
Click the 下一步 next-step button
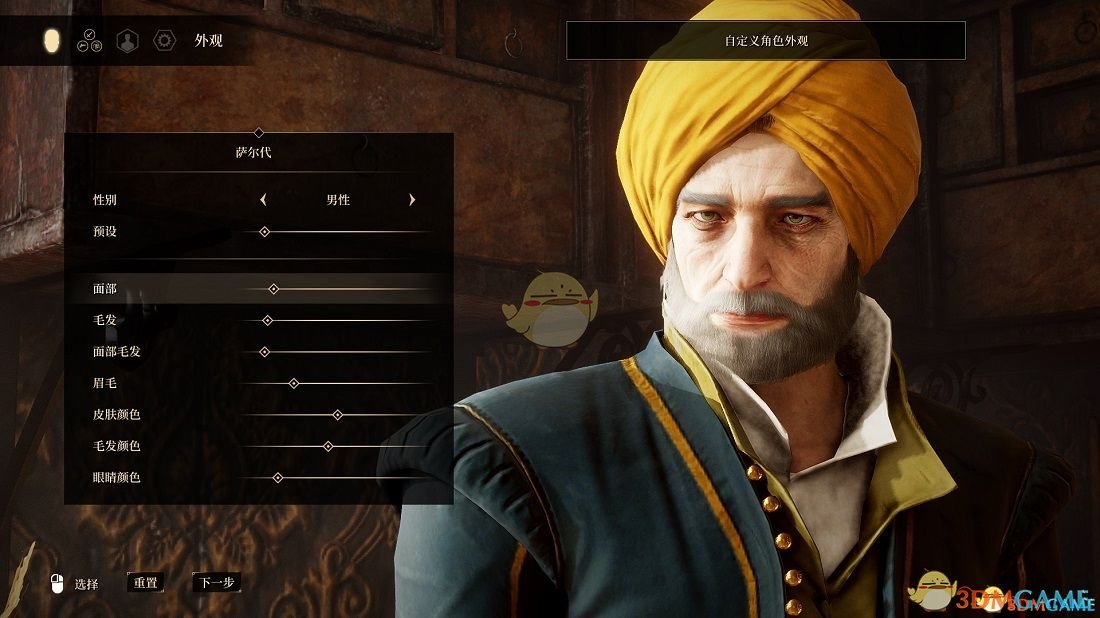tap(217, 582)
